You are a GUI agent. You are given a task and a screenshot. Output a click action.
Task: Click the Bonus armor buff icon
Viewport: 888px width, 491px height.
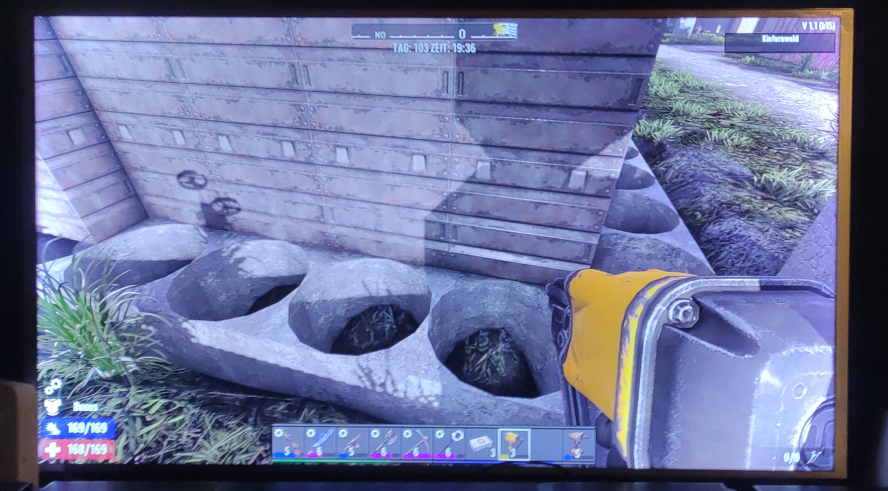52,407
